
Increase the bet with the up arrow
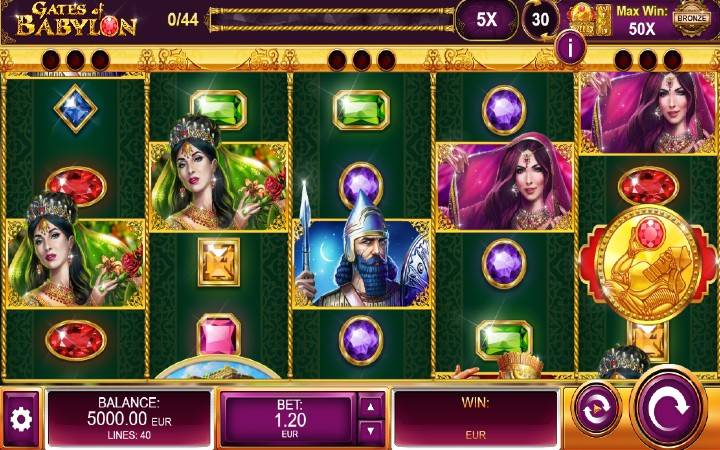(370, 405)
